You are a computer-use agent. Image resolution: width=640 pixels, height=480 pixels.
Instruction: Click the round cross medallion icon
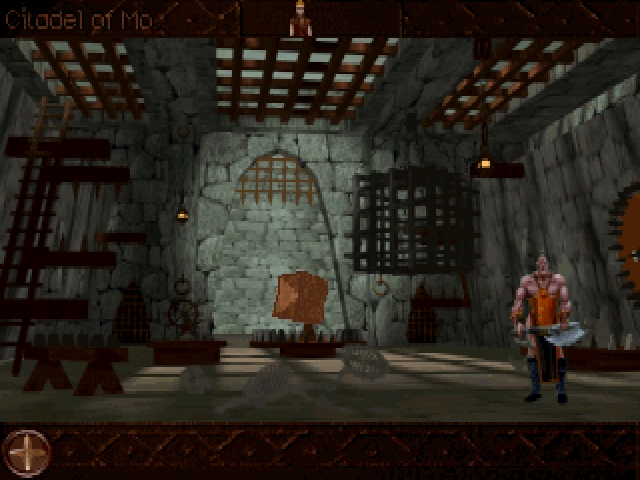tap(26, 451)
